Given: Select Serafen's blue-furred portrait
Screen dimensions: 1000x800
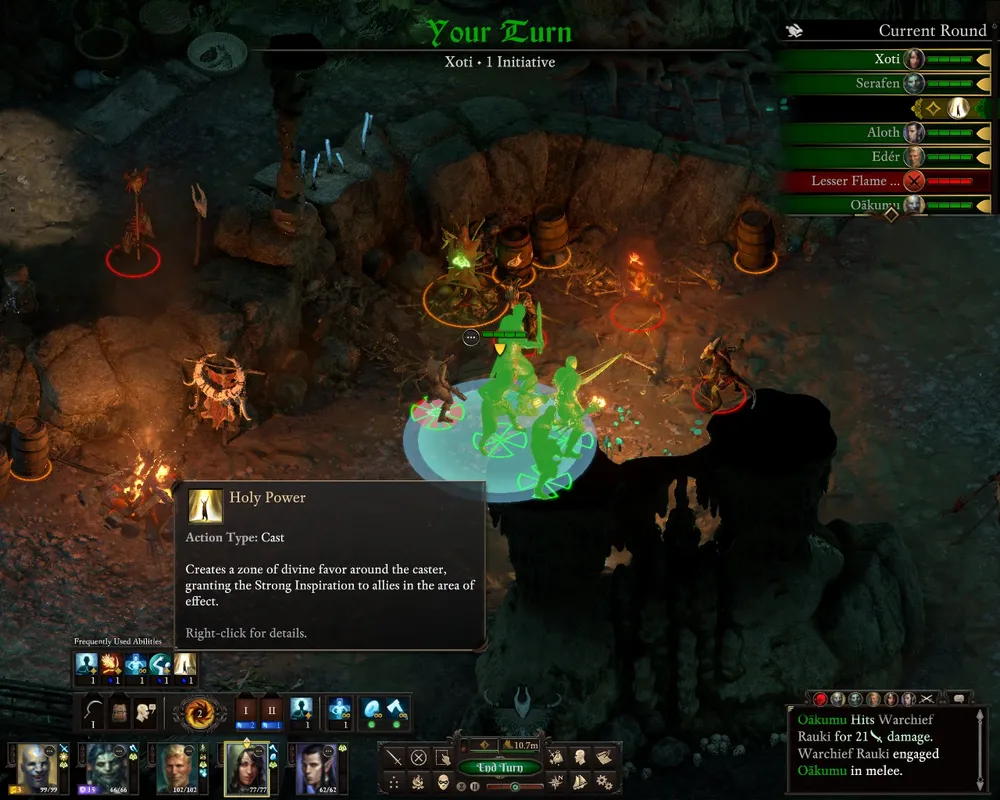Looking at the screenshot, I should (106, 768).
